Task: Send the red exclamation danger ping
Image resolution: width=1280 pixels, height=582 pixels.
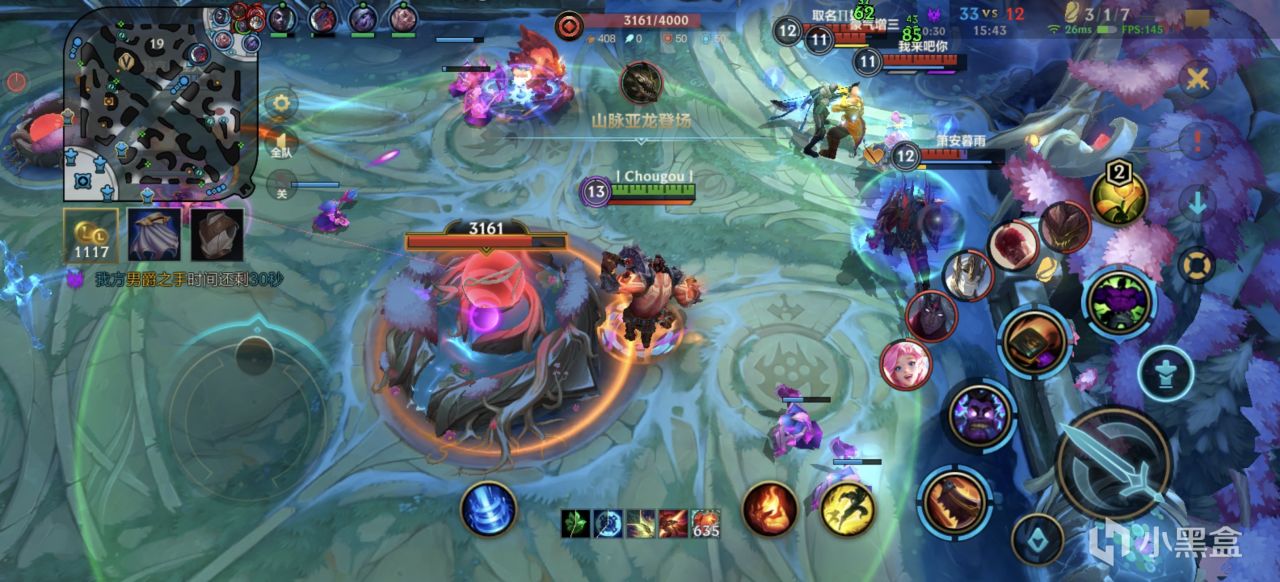Action: pyautogui.click(x=1197, y=140)
